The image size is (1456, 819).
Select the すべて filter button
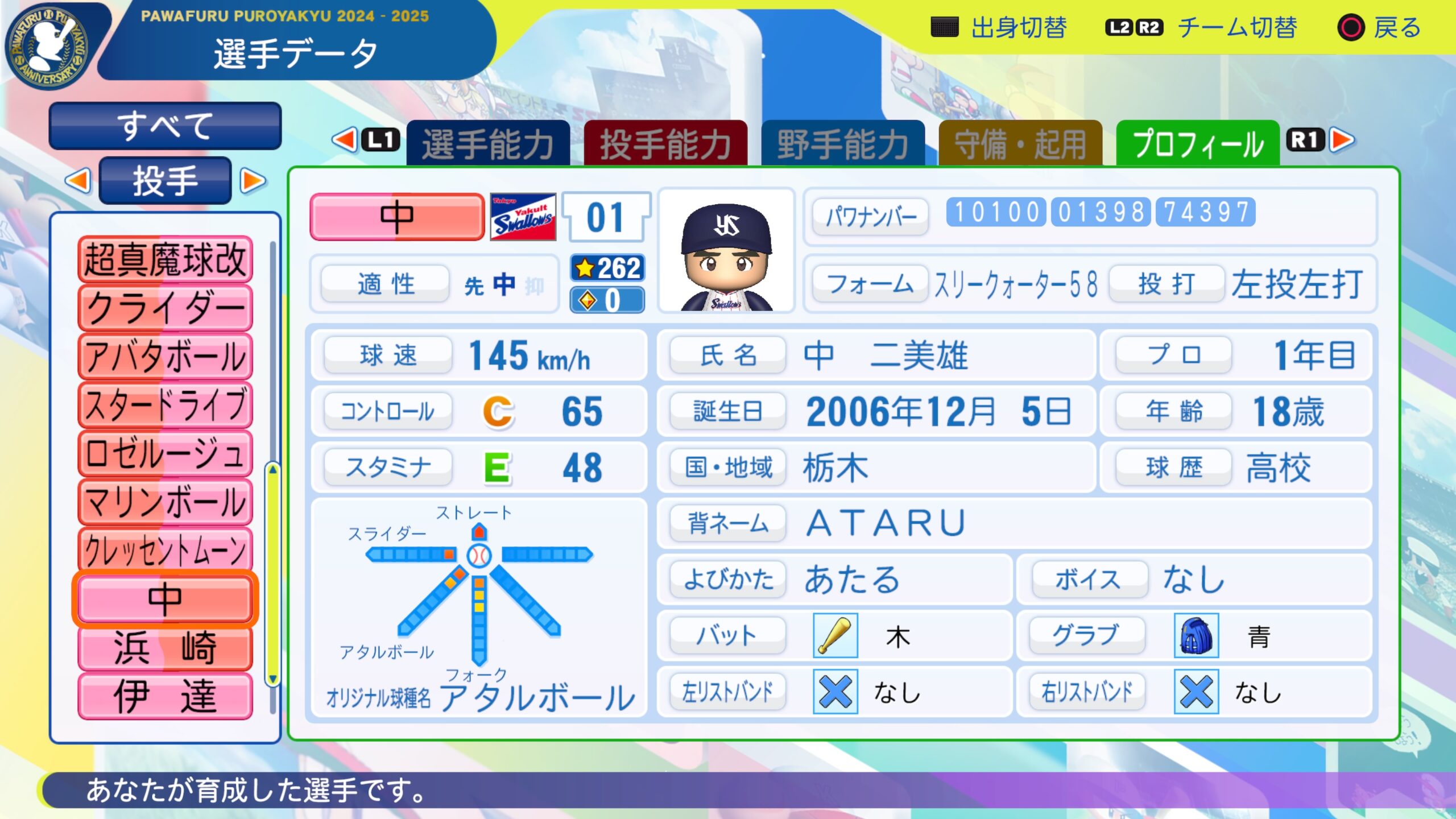(165, 126)
